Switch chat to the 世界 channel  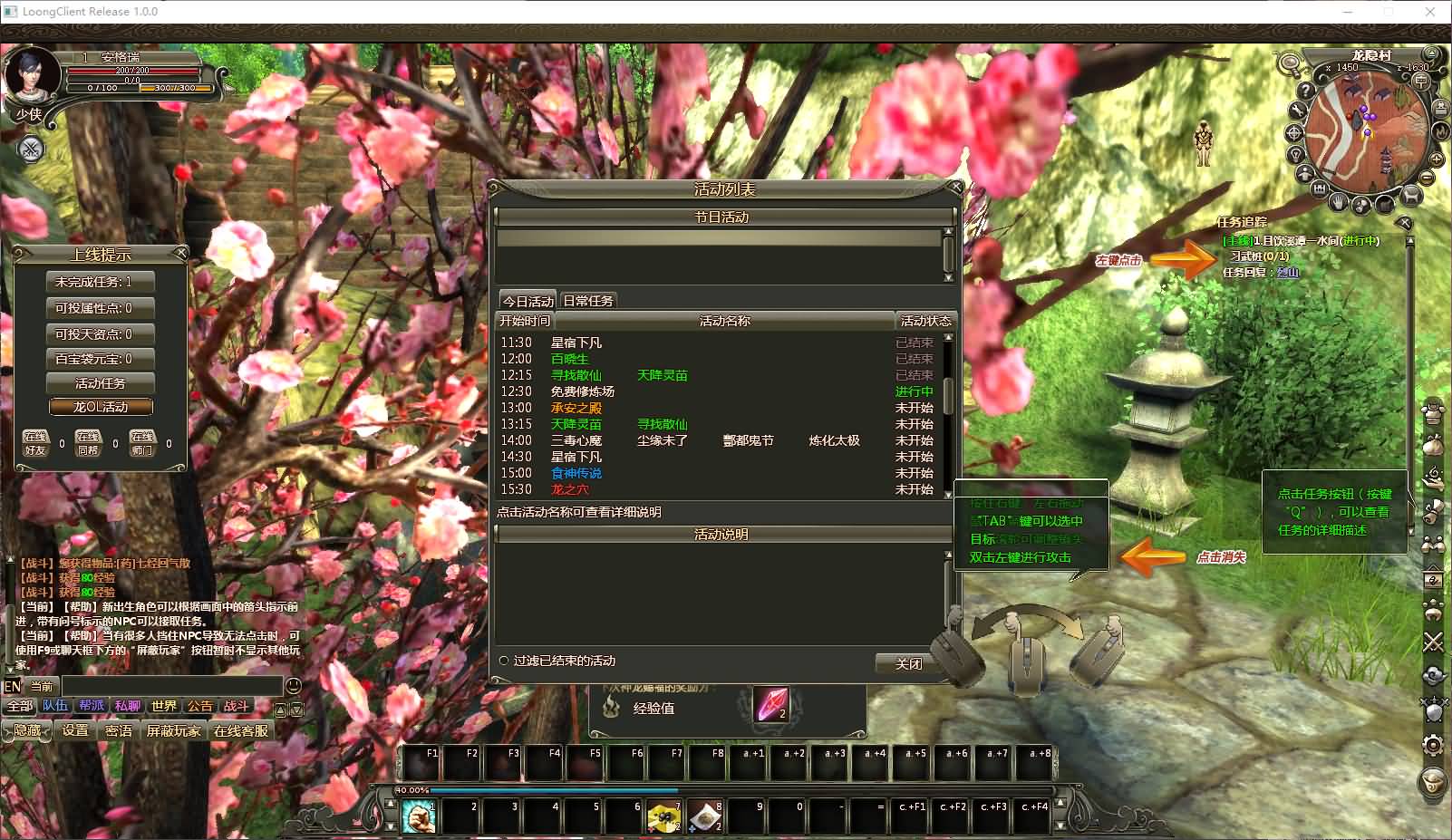click(164, 706)
